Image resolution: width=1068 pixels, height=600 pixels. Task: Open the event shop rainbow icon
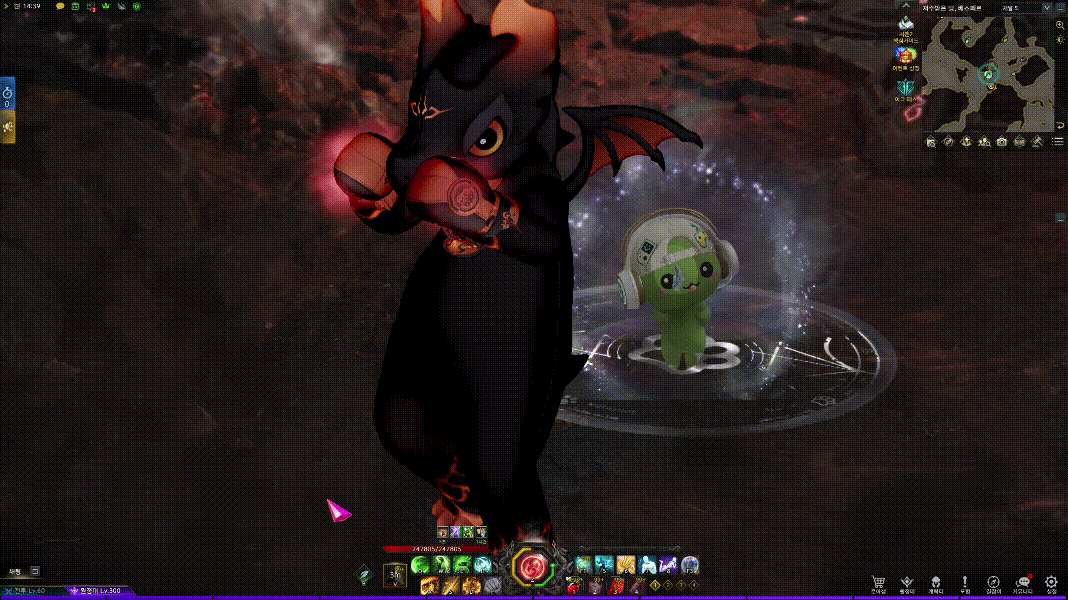click(905, 56)
